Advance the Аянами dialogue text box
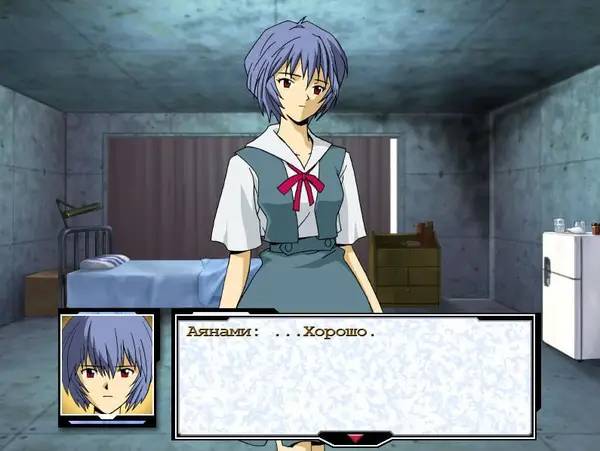Image resolution: width=600 pixels, height=451 pixels. coord(353,375)
